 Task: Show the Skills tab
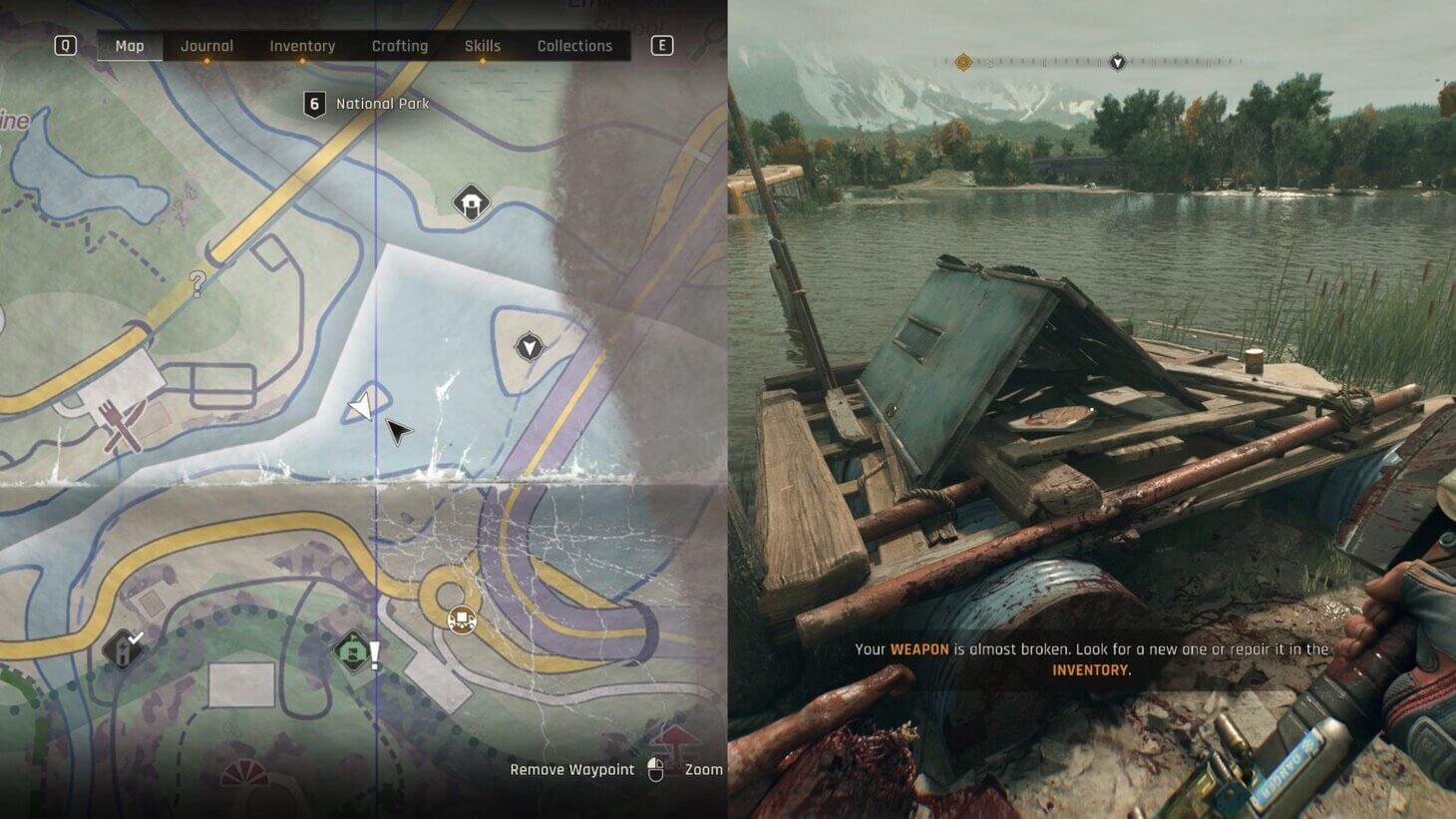point(483,46)
